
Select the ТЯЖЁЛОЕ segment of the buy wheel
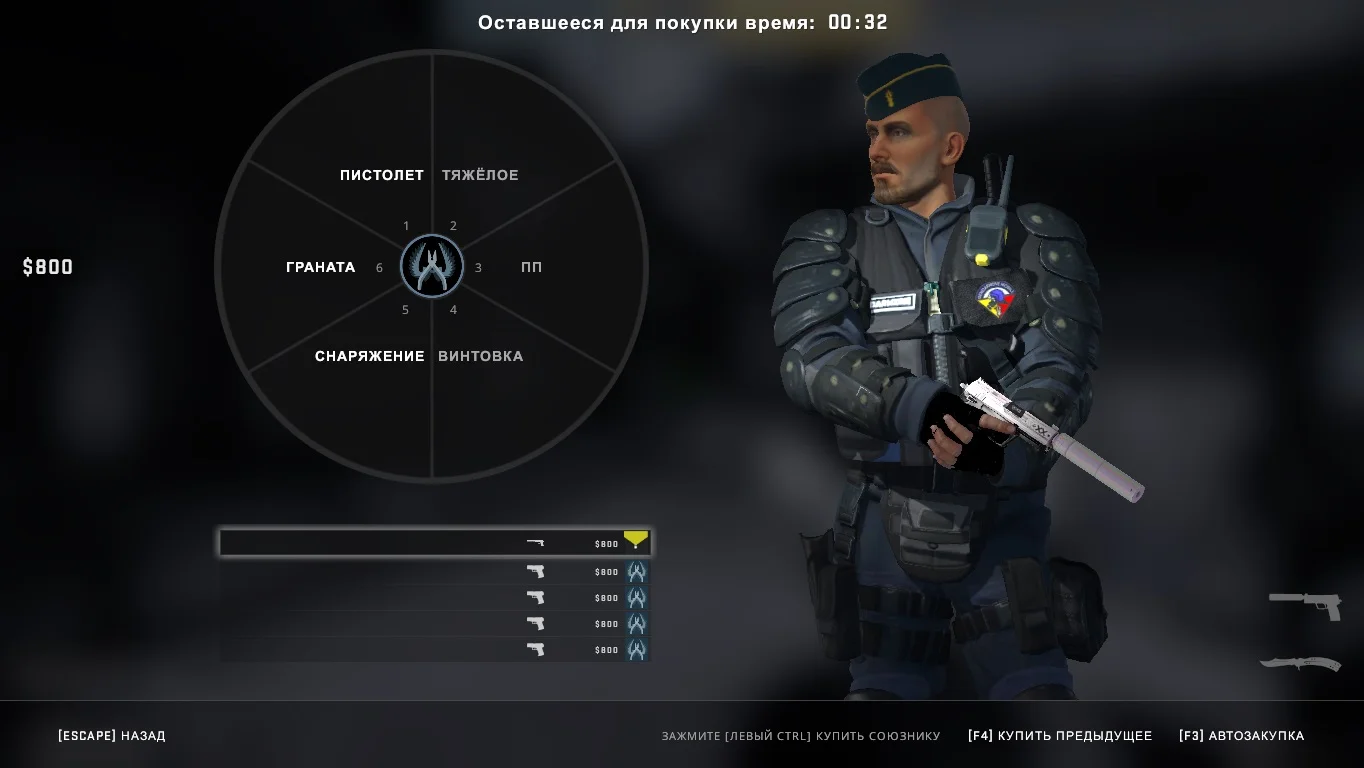coord(480,175)
